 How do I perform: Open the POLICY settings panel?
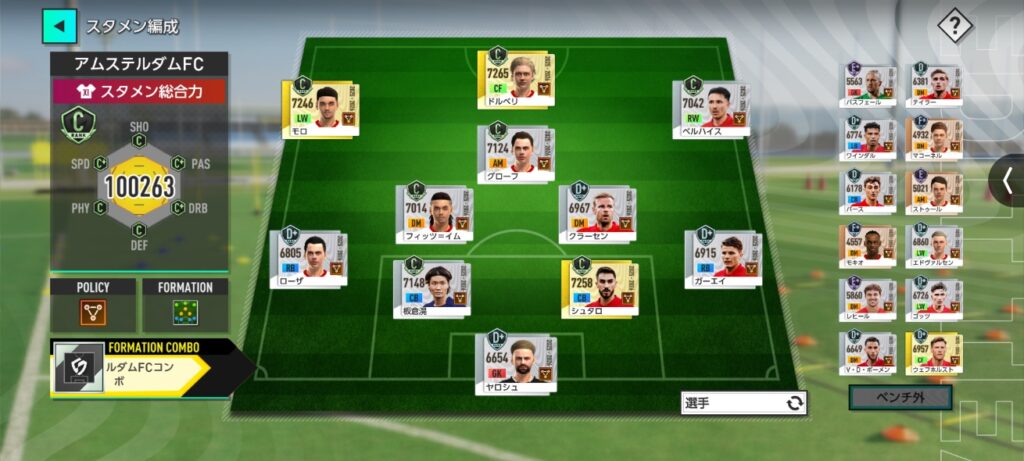tap(93, 305)
